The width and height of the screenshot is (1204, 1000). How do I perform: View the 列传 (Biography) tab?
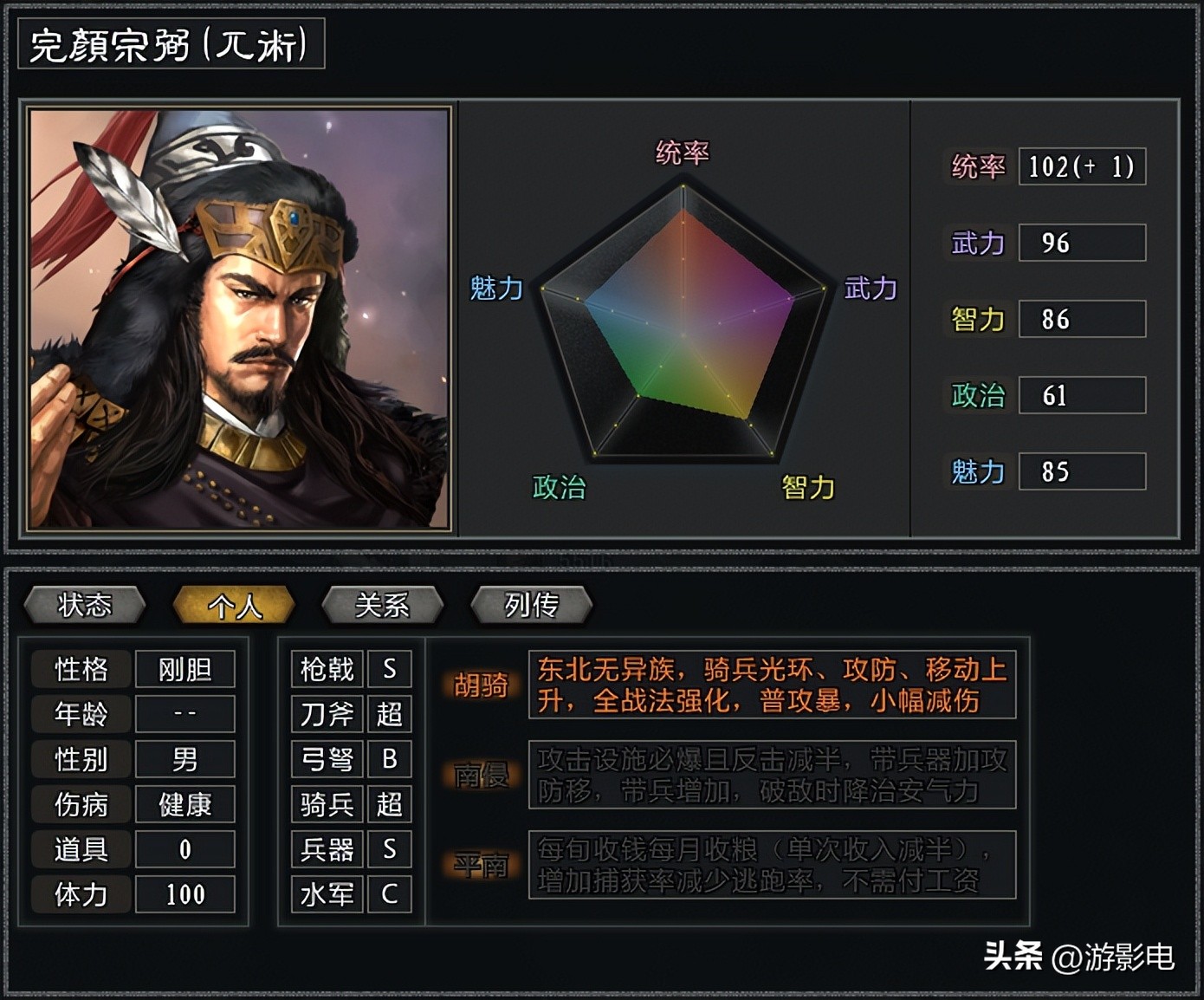tap(529, 606)
